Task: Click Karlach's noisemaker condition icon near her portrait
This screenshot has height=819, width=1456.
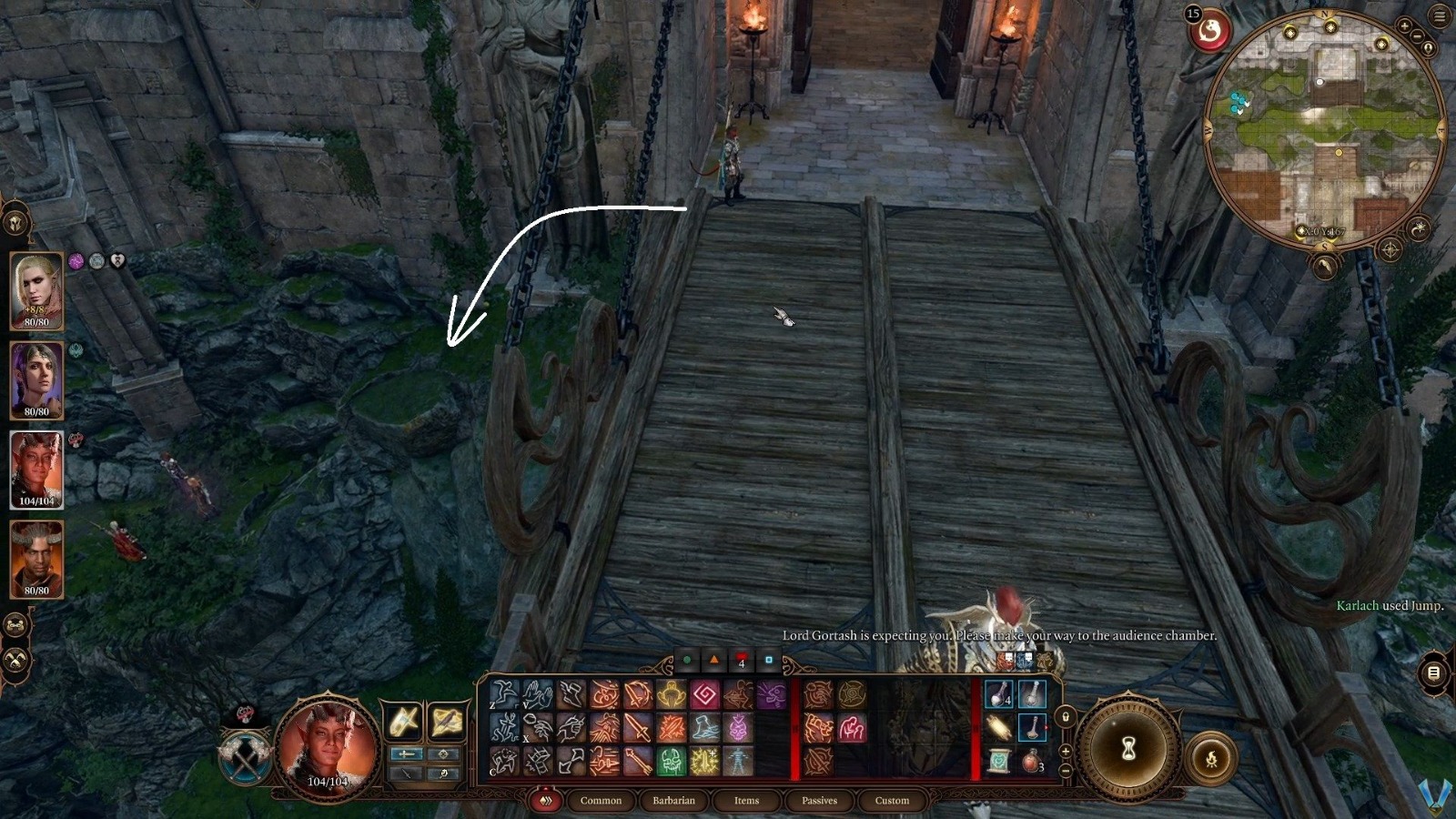Action: click(x=76, y=440)
